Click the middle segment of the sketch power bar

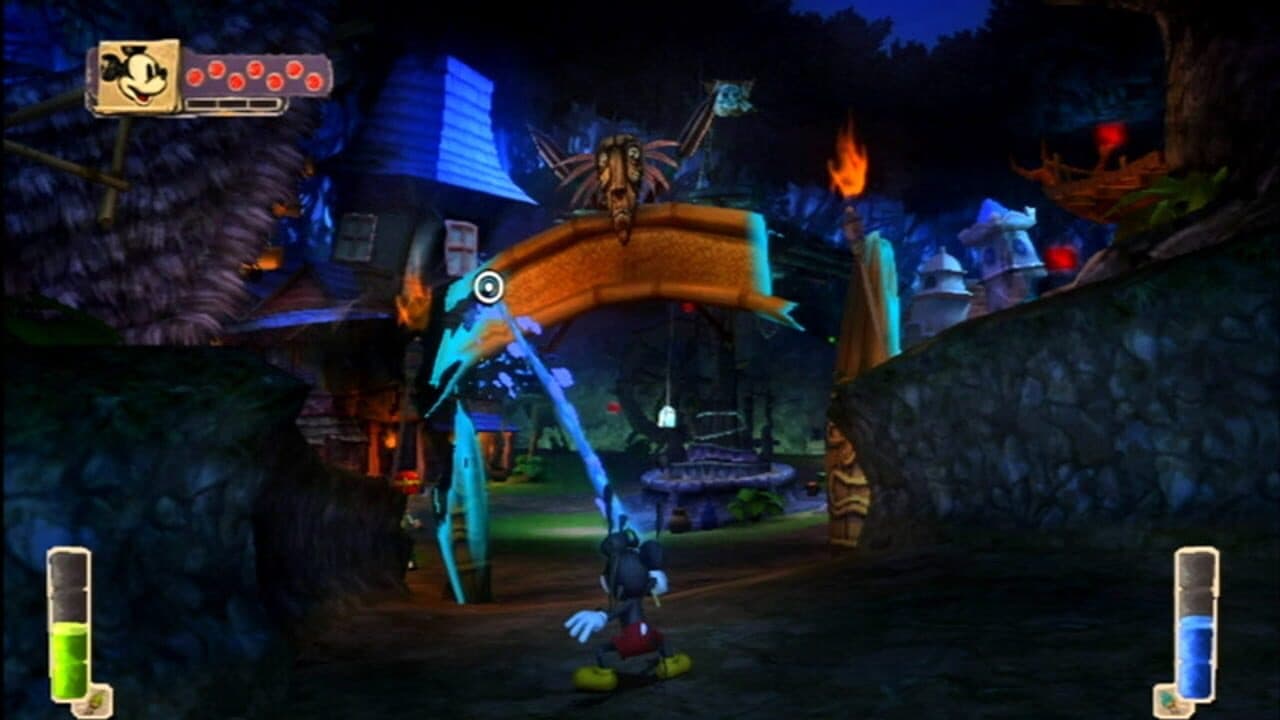[x=233, y=103]
